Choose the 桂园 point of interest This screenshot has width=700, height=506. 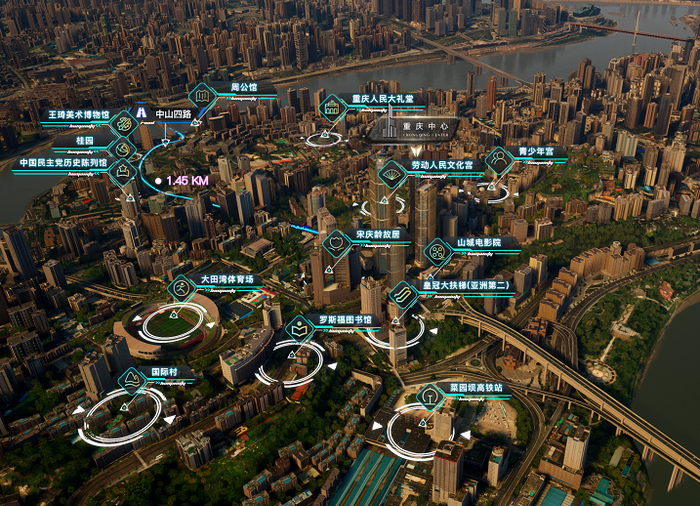pyautogui.click(x=123, y=149)
